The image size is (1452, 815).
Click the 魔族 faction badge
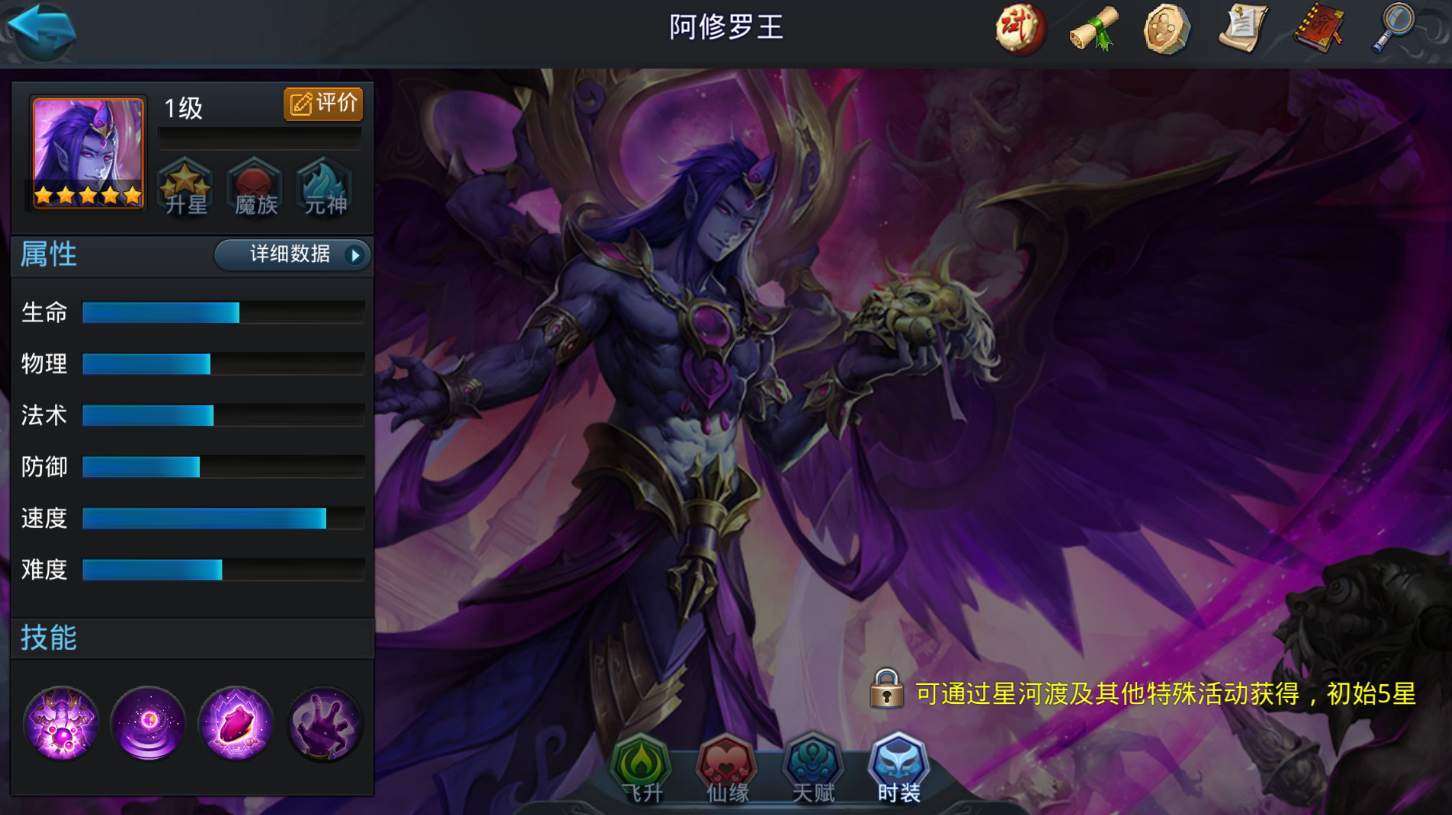coord(253,186)
